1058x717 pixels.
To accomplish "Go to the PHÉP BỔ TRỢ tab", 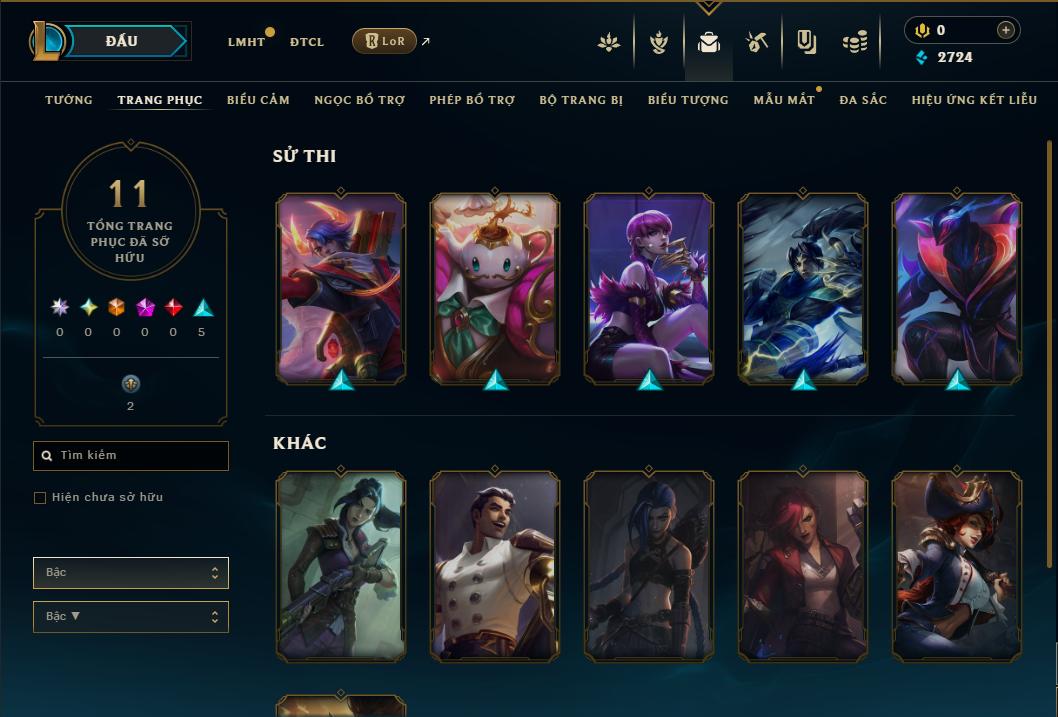I will tap(472, 100).
